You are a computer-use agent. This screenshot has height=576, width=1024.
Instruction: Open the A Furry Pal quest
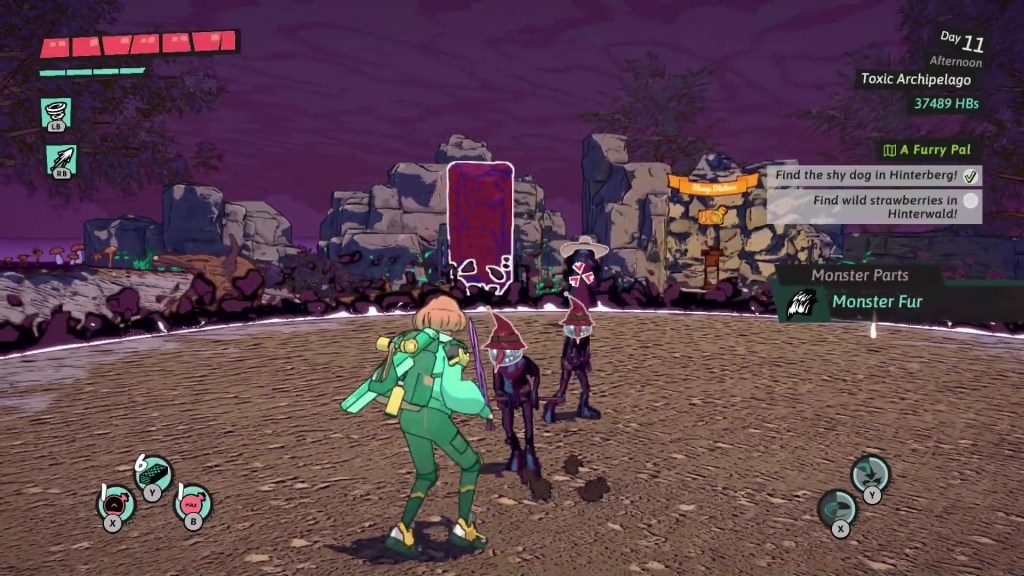[x=929, y=150]
